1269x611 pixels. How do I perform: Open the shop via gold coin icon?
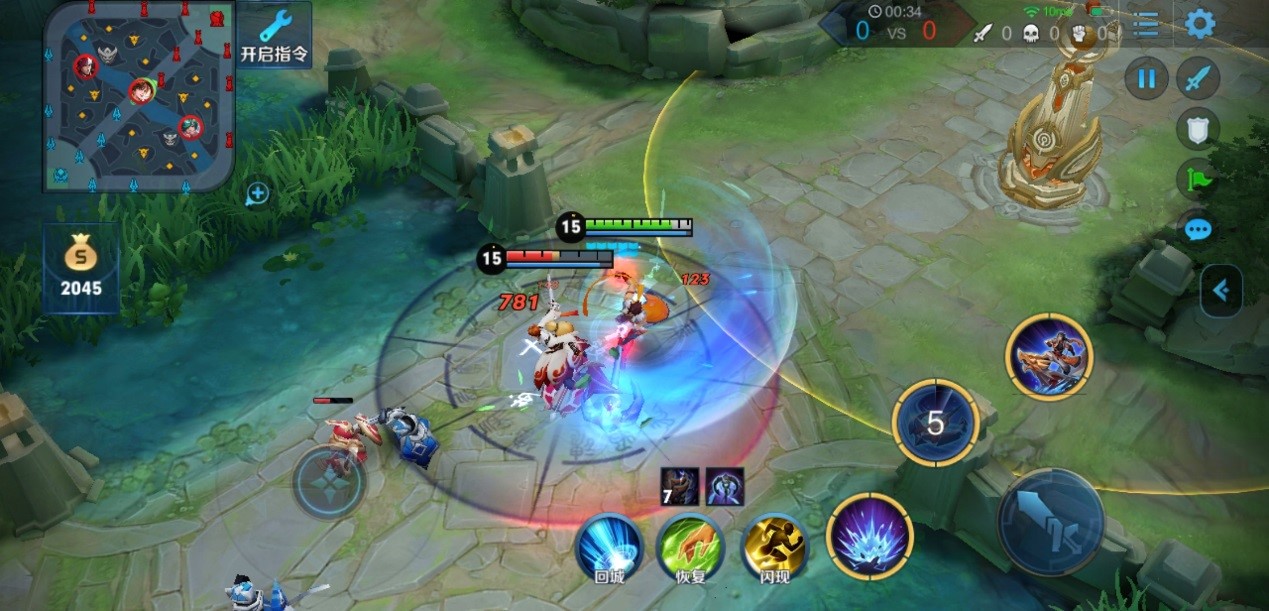pyautogui.click(x=81, y=268)
